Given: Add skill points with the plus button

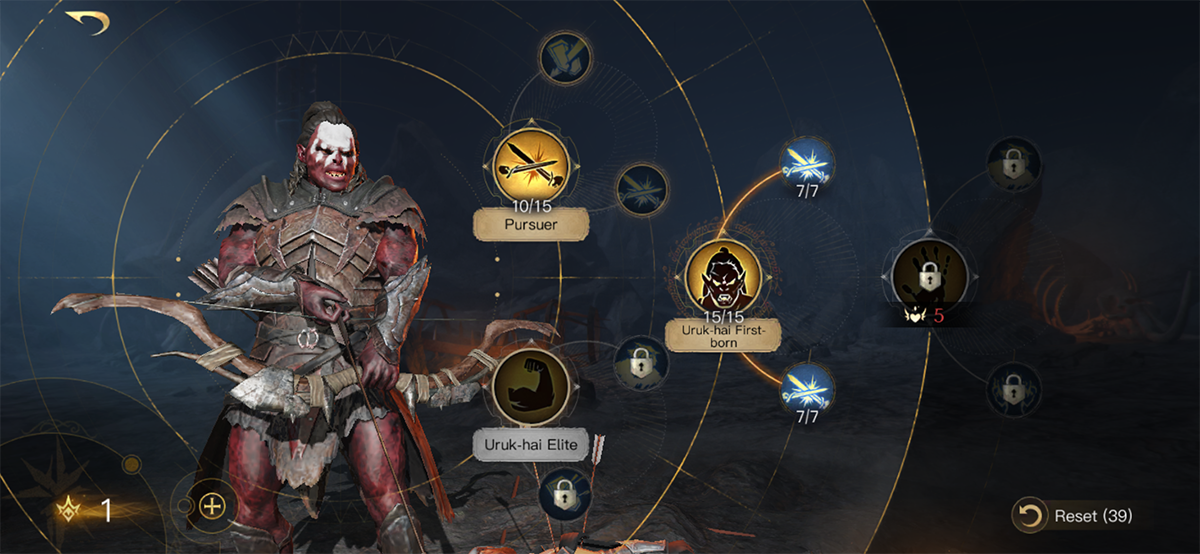Looking at the screenshot, I should point(211,505).
